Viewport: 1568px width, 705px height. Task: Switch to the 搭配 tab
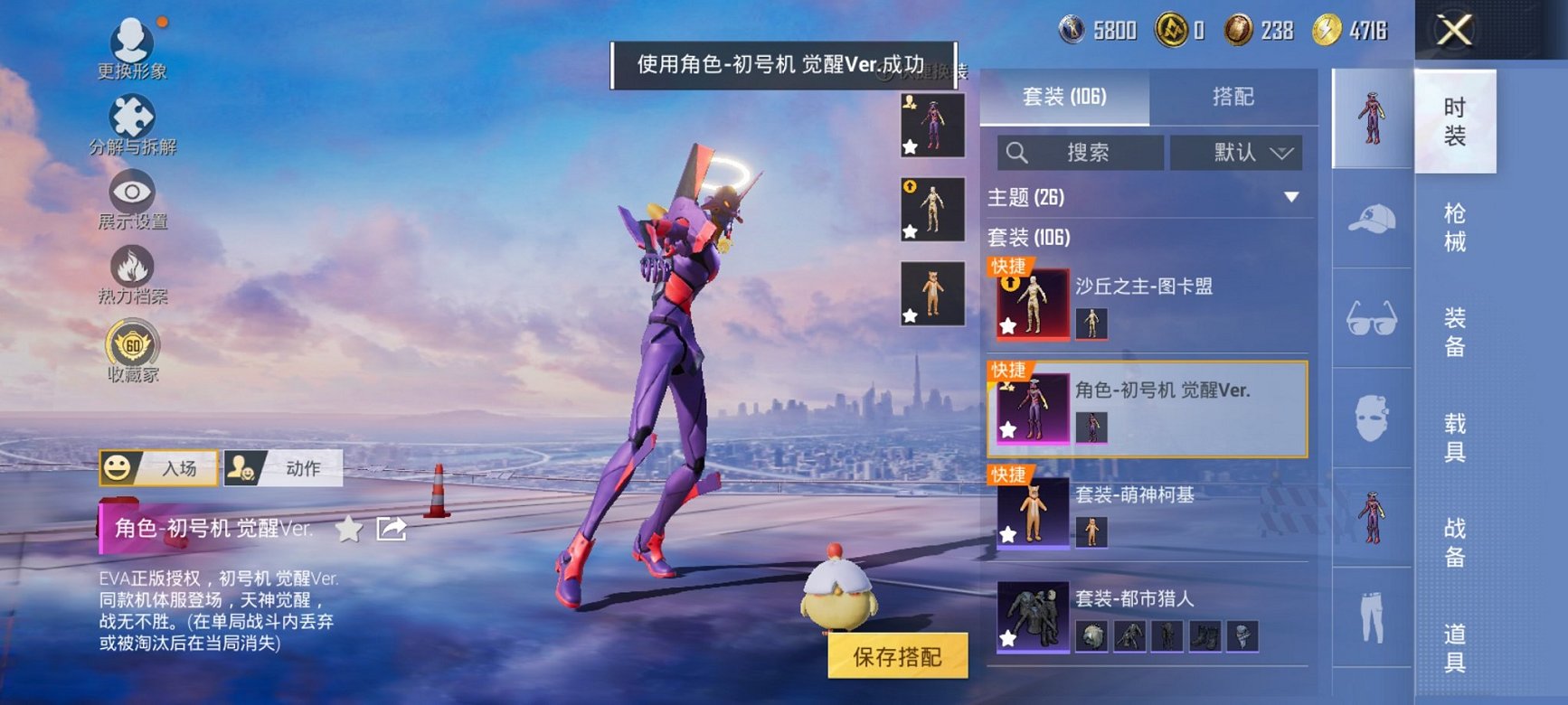pos(1235,97)
